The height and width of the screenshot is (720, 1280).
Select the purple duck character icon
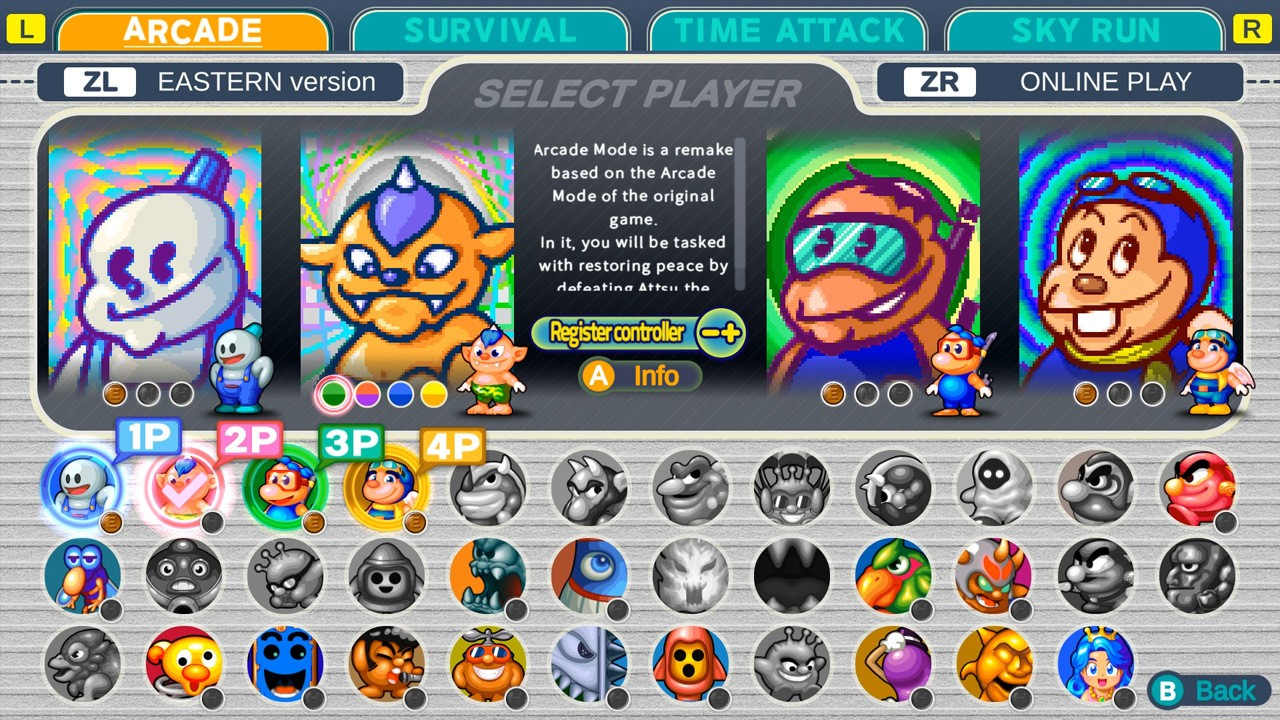pos(83,576)
